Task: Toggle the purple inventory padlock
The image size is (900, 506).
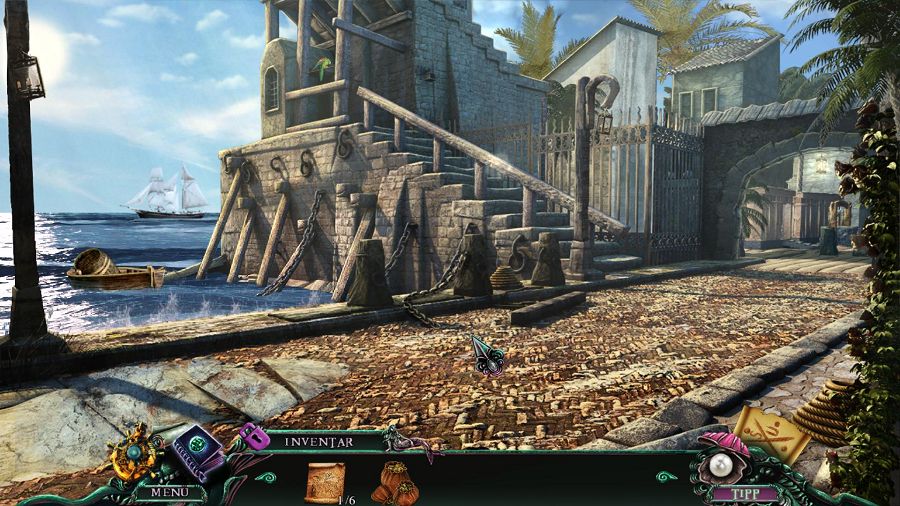Action: click(x=252, y=436)
